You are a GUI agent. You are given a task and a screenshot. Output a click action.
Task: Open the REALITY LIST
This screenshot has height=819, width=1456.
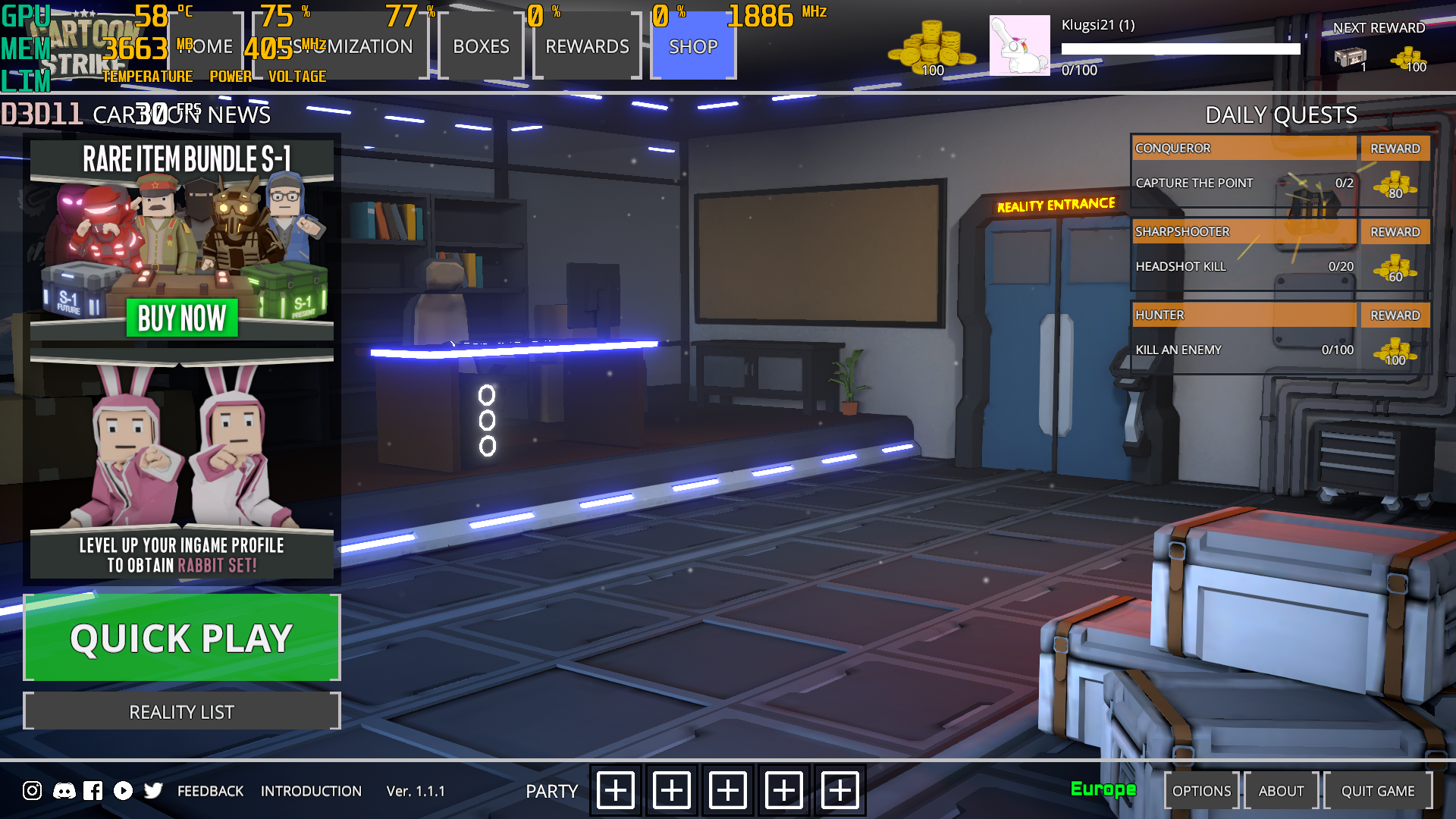[181, 711]
